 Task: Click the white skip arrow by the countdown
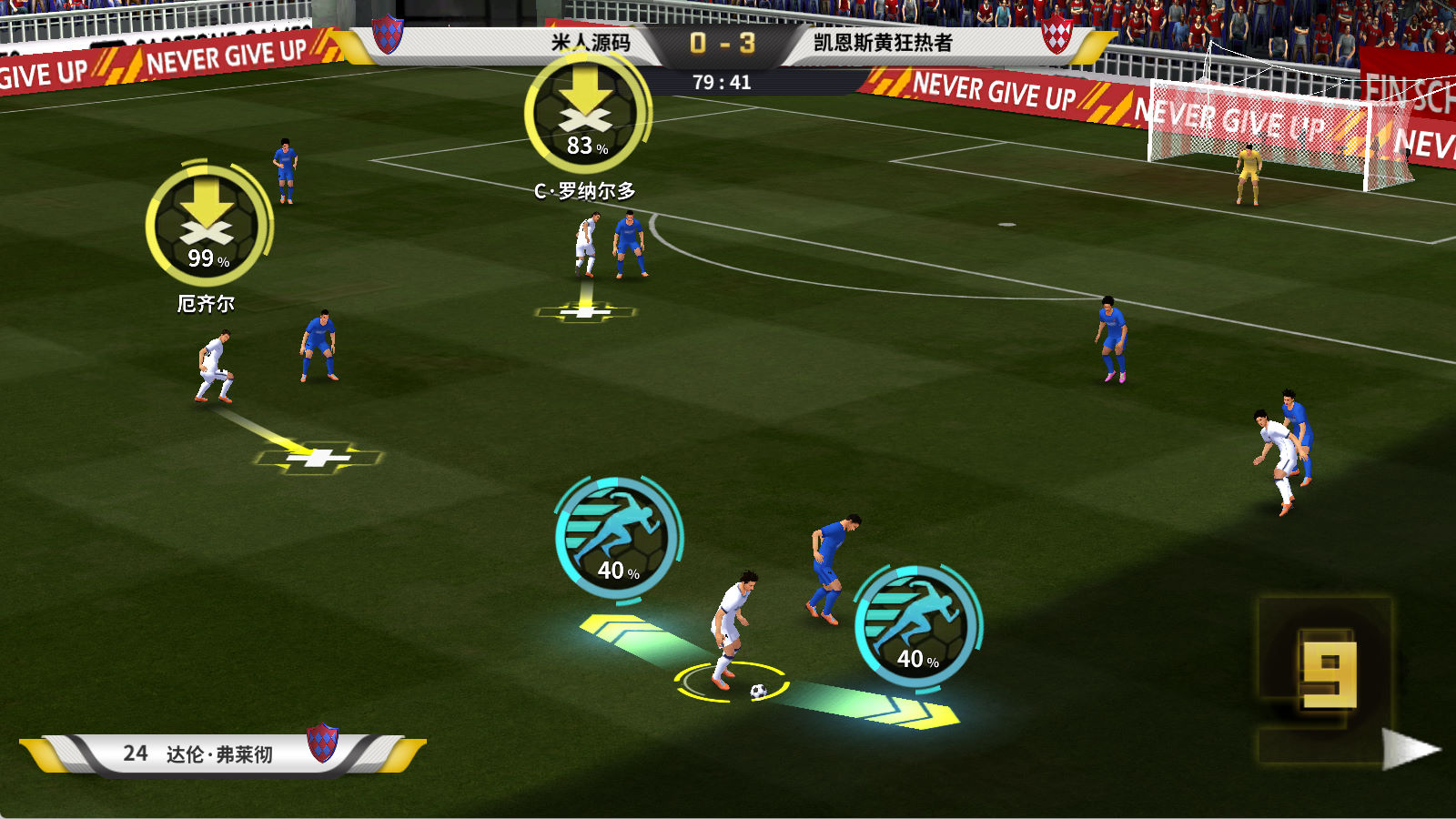point(1409,749)
